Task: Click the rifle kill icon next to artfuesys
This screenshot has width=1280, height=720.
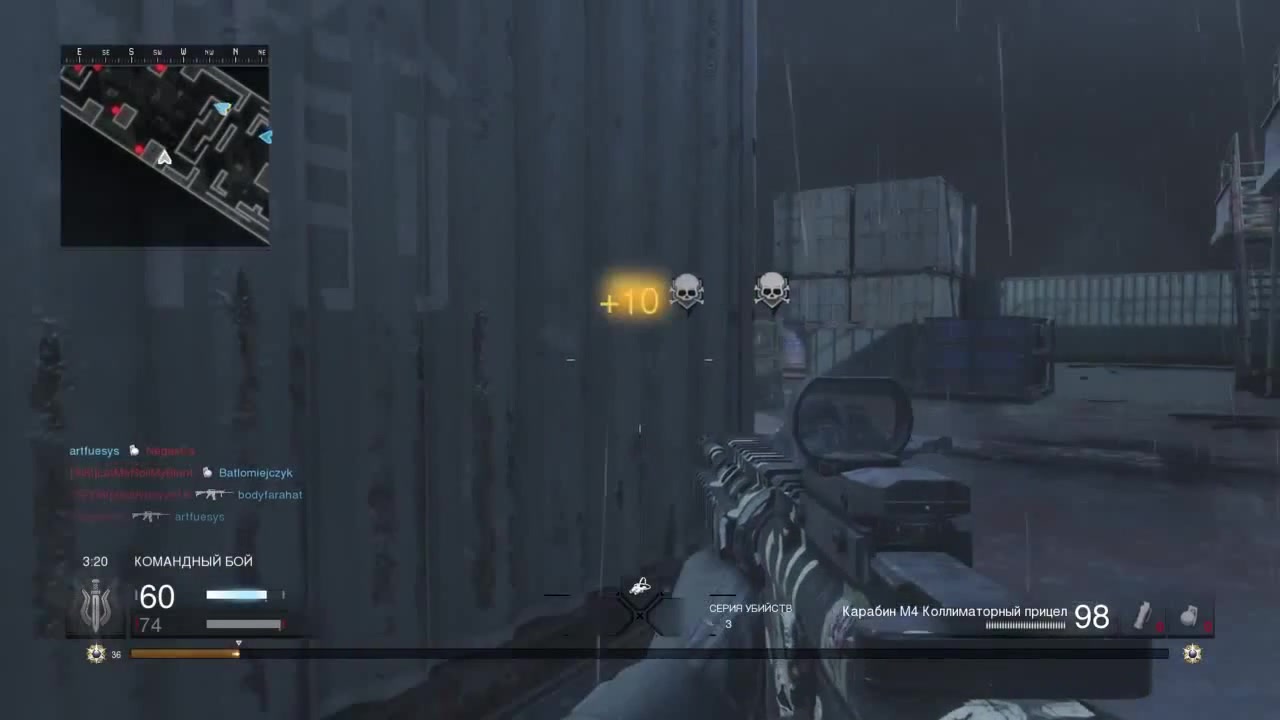Action: tap(148, 516)
